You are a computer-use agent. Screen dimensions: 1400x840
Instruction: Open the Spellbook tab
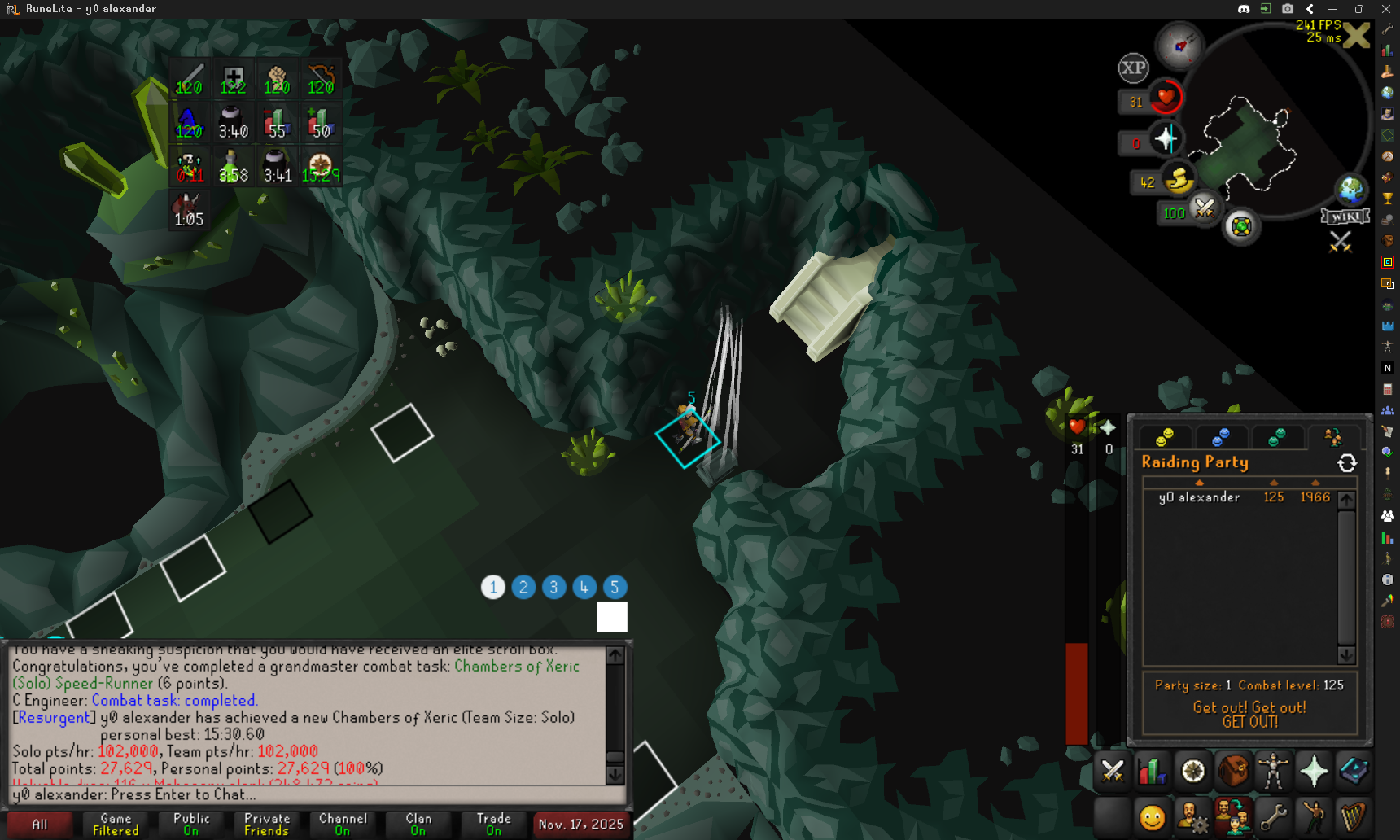pyautogui.click(x=1354, y=771)
